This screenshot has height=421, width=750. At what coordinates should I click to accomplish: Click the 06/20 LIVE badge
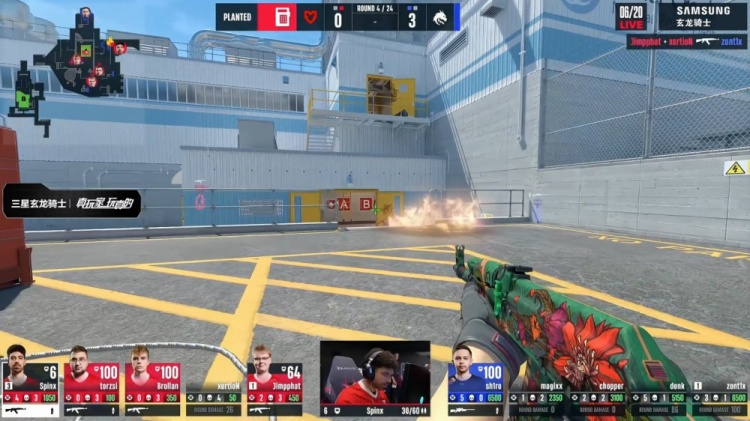tap(632, 16)
